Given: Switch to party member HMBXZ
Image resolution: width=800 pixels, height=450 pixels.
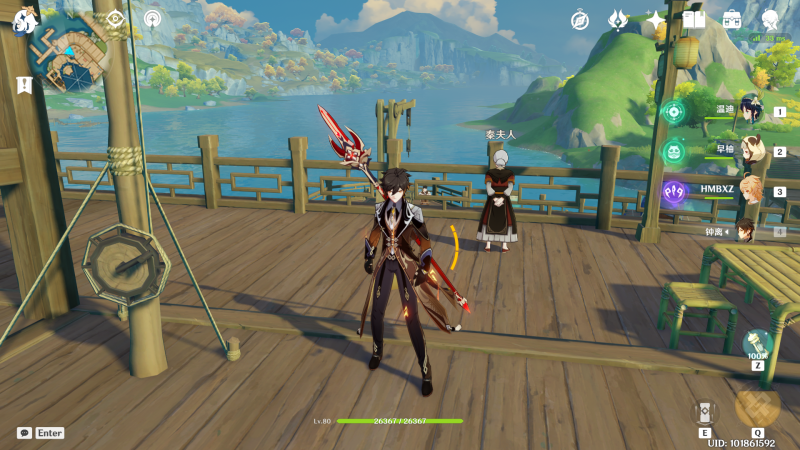Looking at the screenshot, I should tap(750, 191).
